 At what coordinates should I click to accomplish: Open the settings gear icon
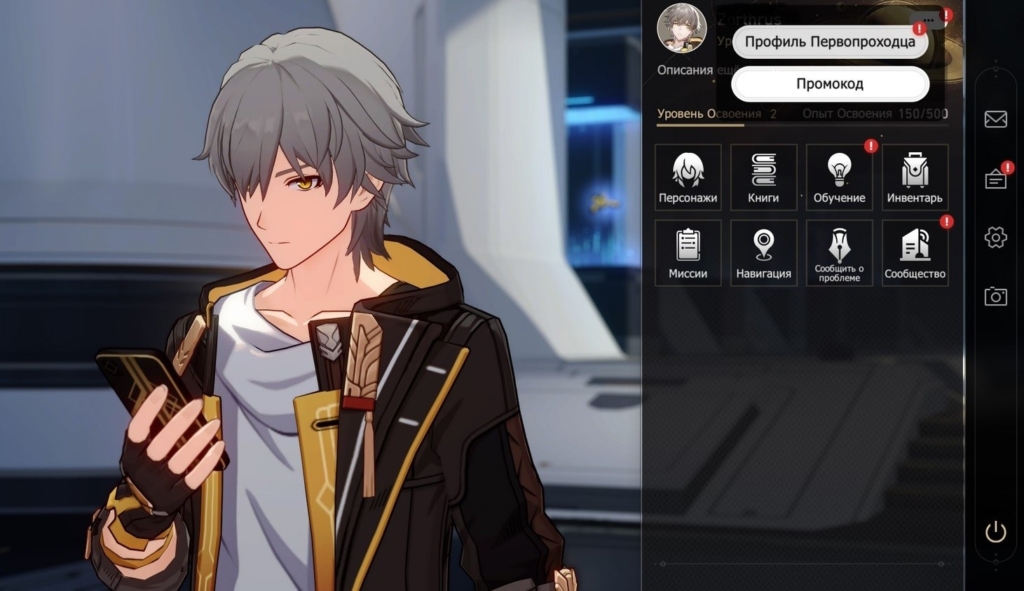pos(995,237)
